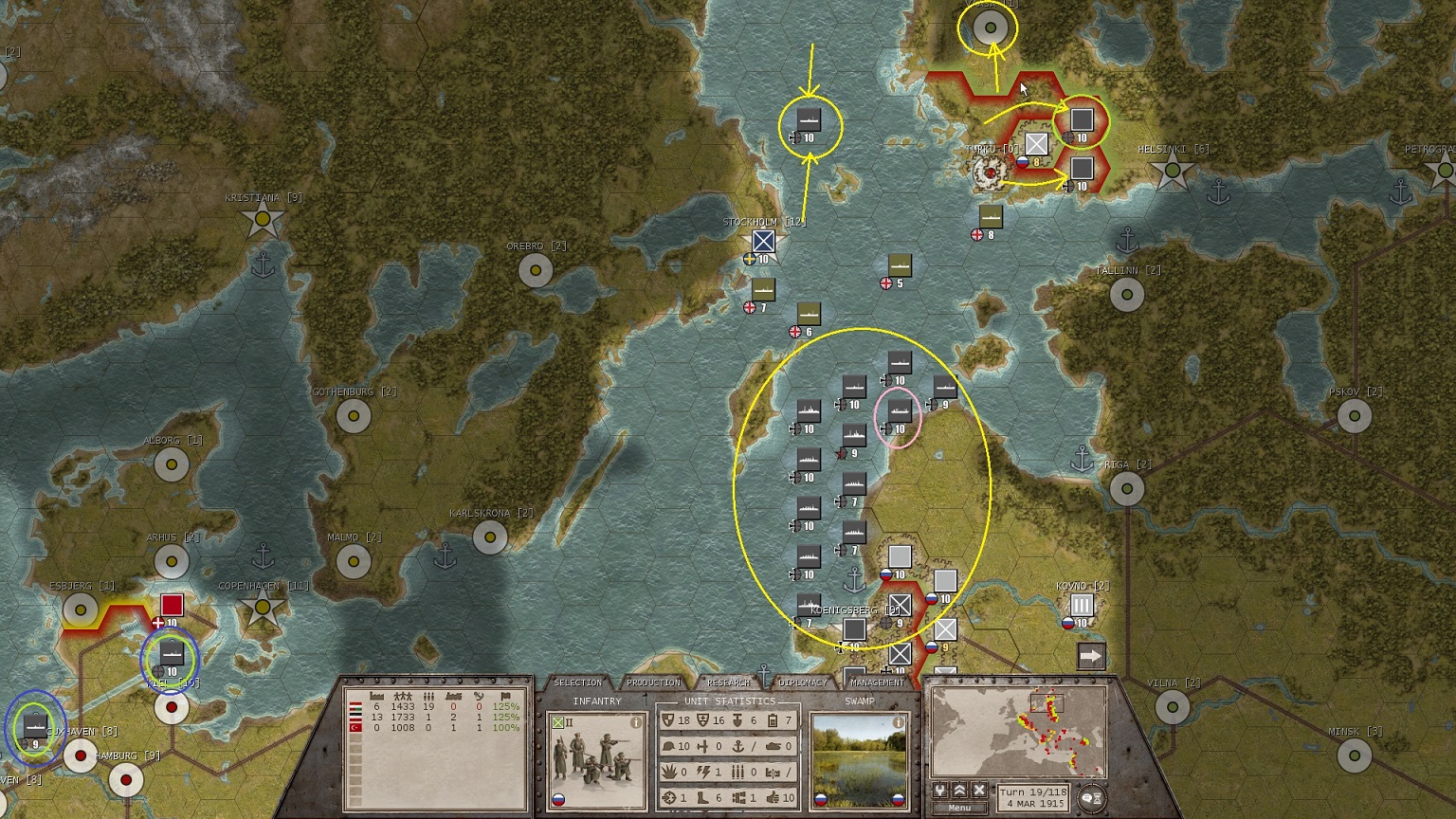1456x819 pixels.
Task: Switch to the Selection tab
Action: click(x=577, y=682)
